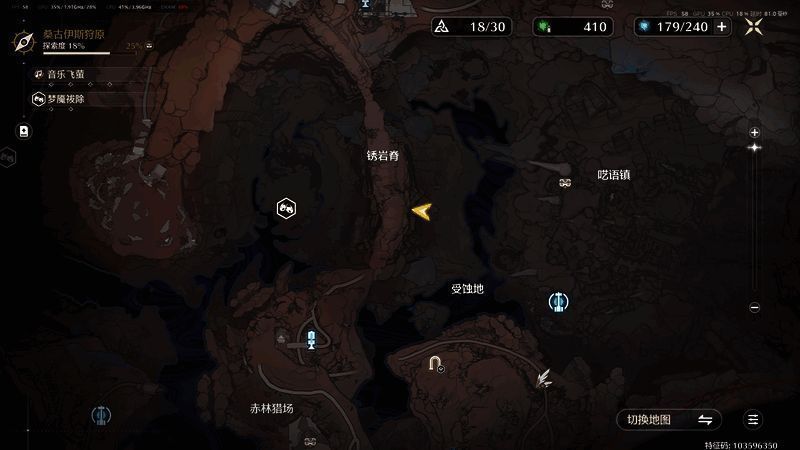Select the hexagon mask marker on map

click(286, 208)
